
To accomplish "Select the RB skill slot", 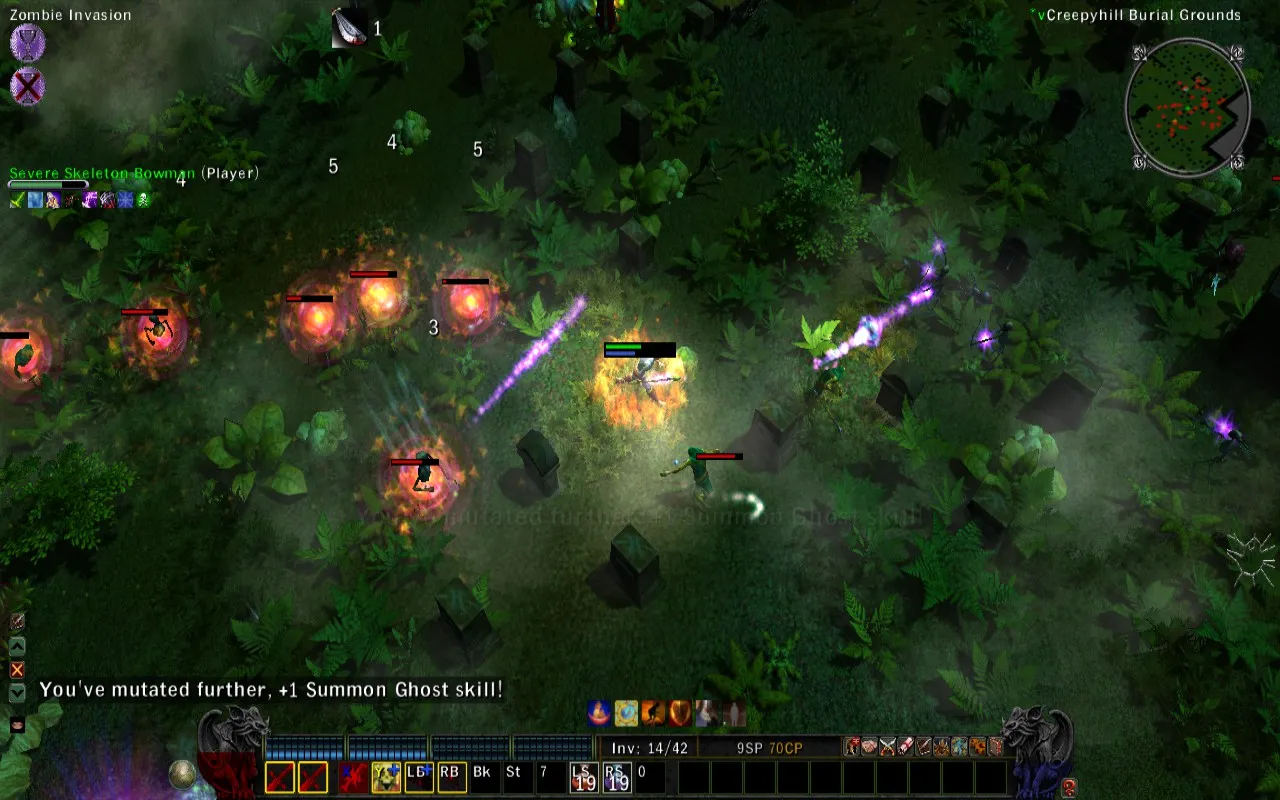I will point(450,776).
